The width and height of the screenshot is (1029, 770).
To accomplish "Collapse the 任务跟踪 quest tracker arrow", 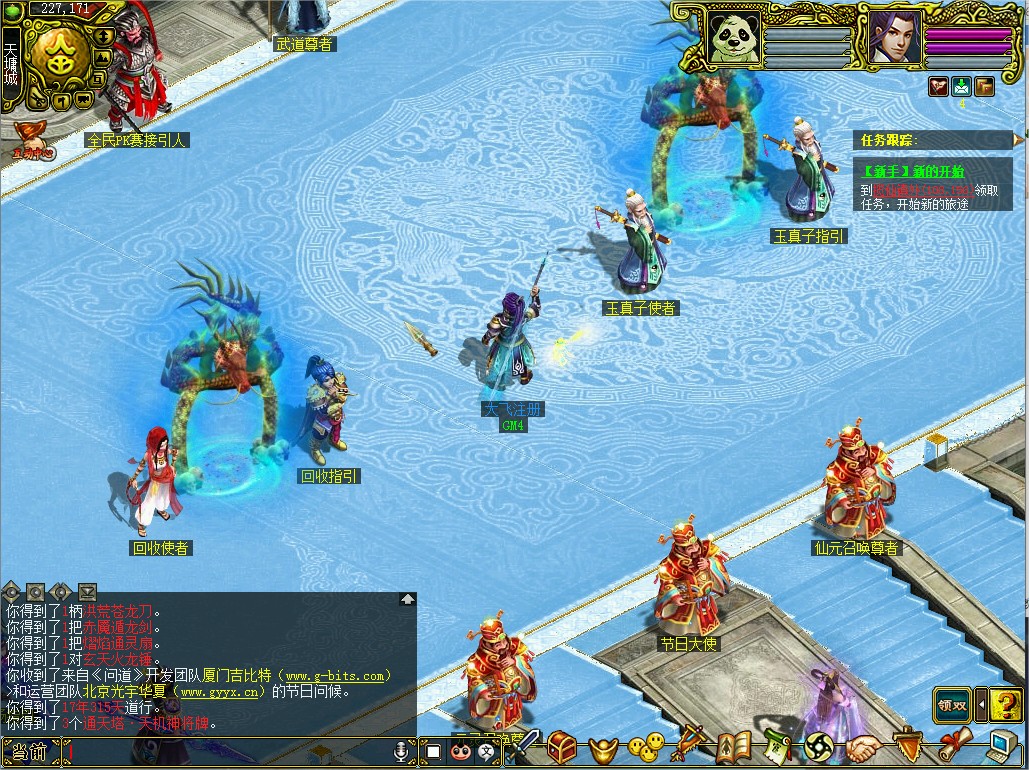I will click(1019, 139).
